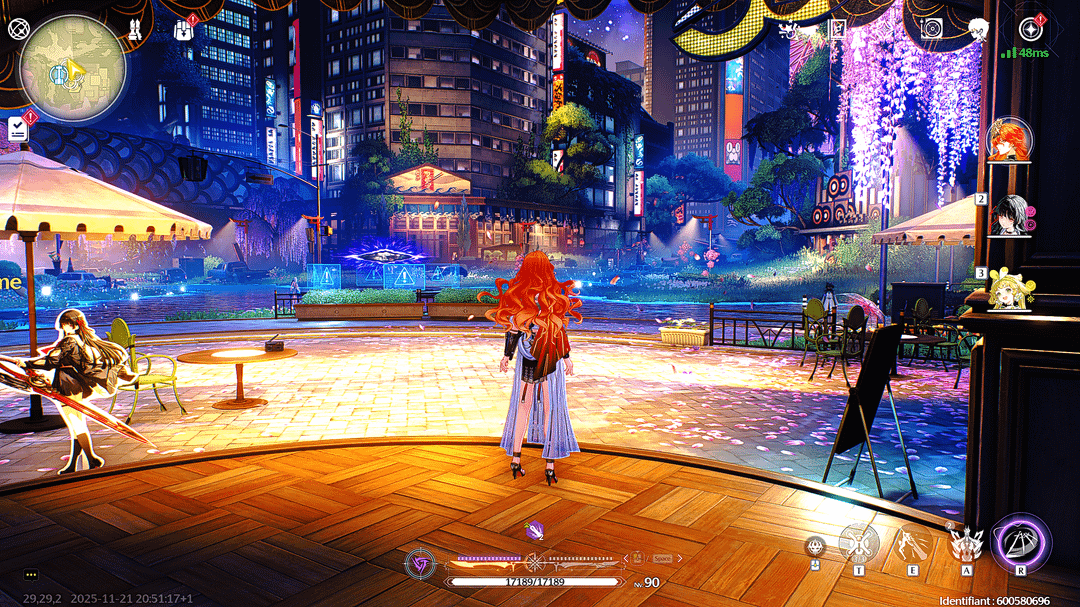Screen dimensions: 1080x607
Task: Select the red-haired character portrait
Action: 1009,139
